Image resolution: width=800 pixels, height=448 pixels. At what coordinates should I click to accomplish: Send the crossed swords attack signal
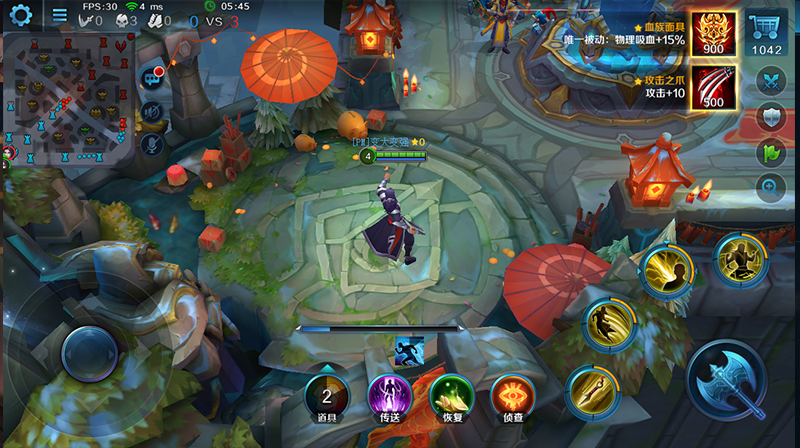[770, 82]
